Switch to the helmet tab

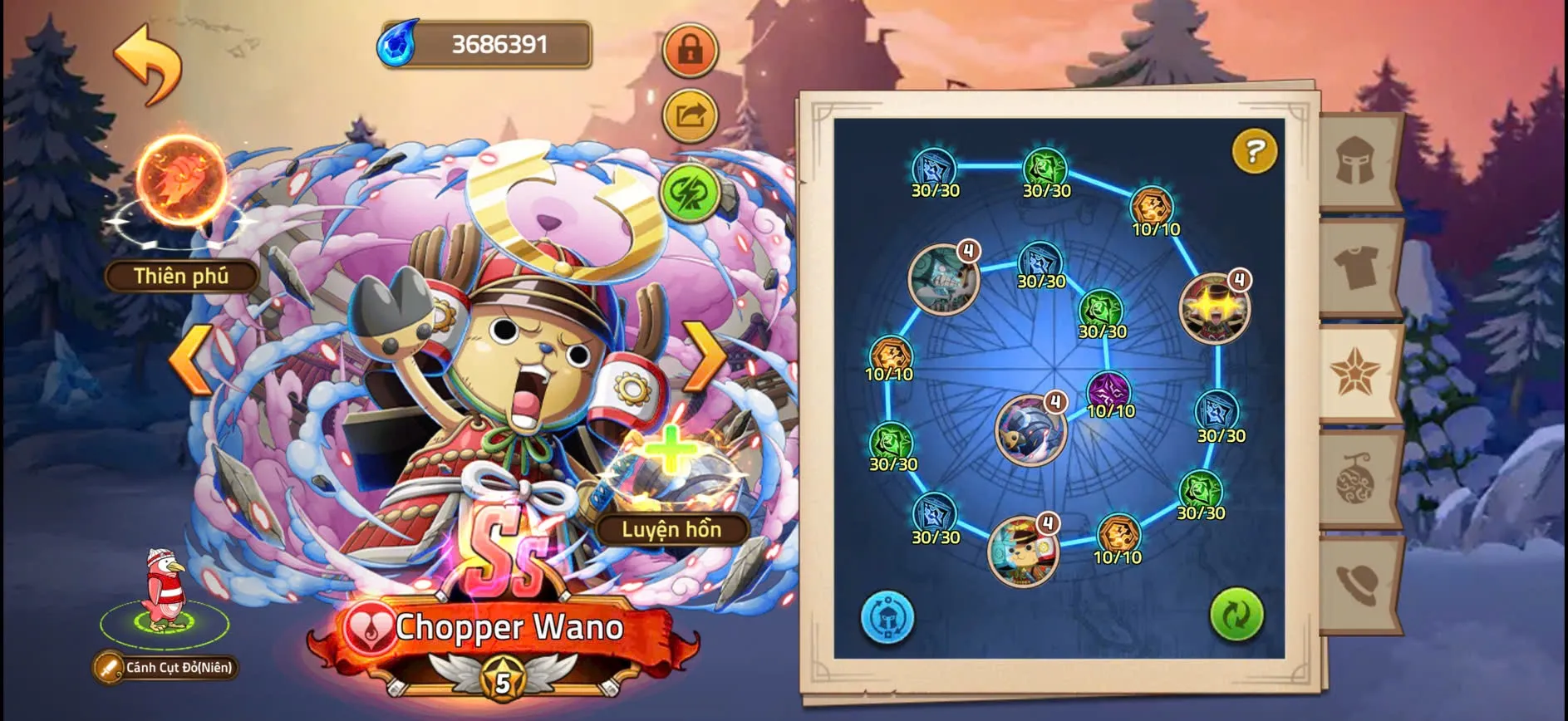point(1357,160)
